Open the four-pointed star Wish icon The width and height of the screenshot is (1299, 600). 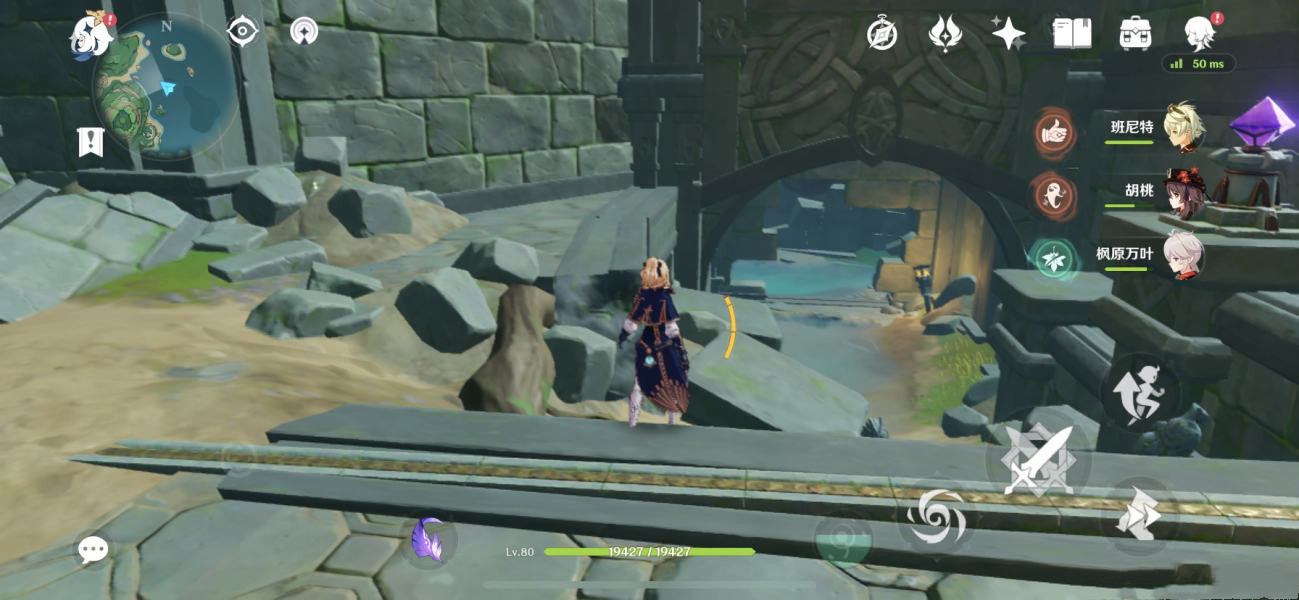point(1008,34)
